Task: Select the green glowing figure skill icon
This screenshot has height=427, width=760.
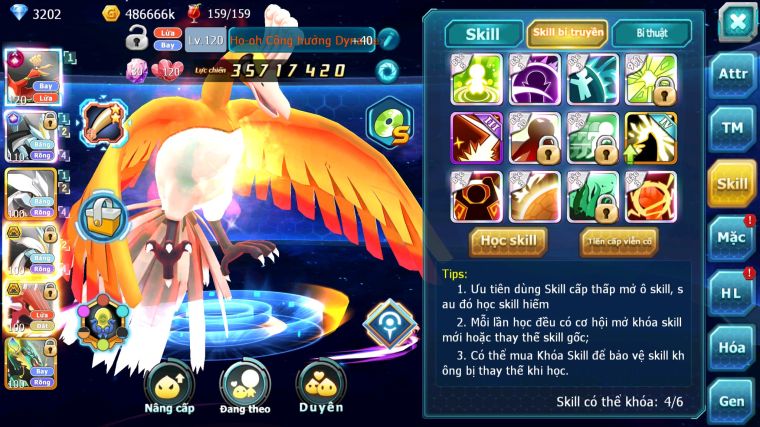Action: 475,79
